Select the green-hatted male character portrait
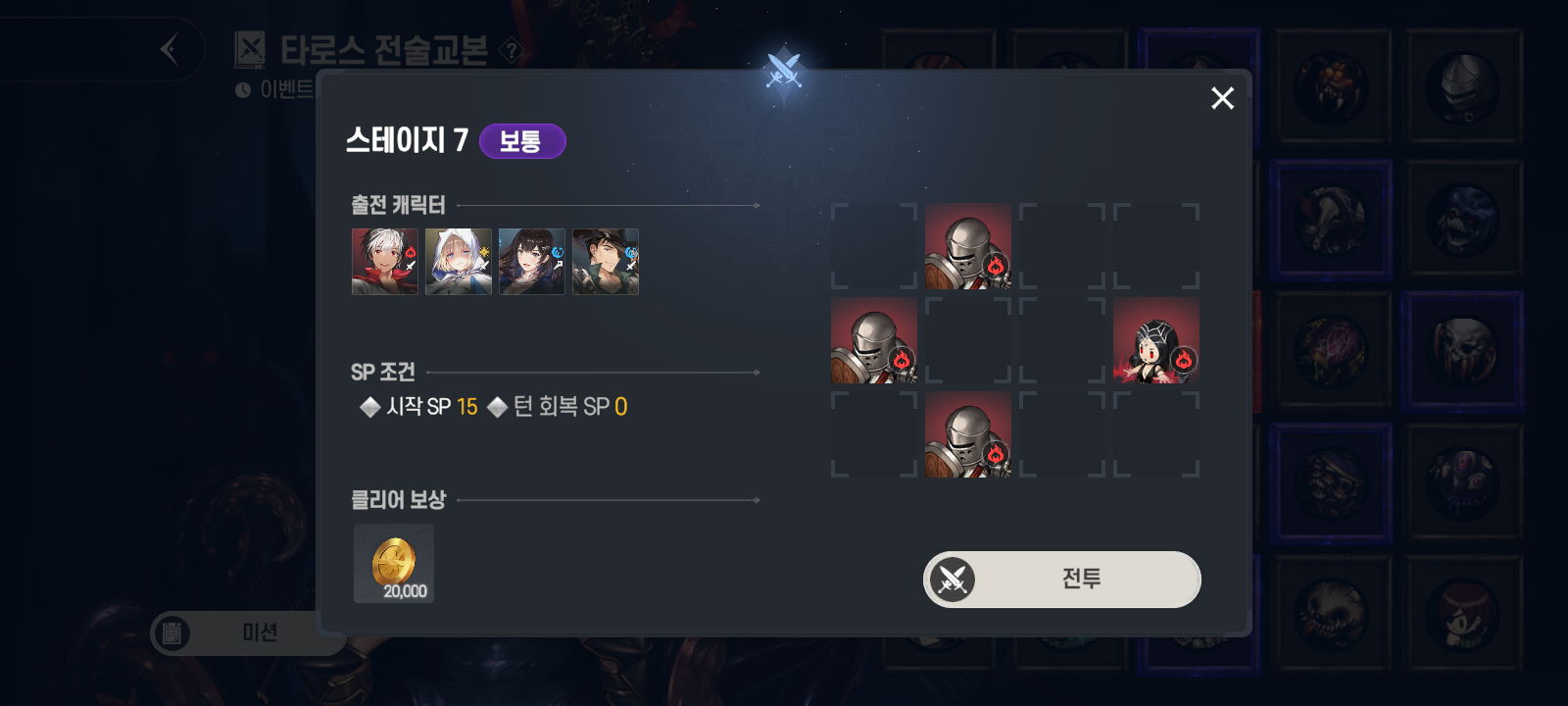This screenshot has height=706, width=1568. pyautogui.click(x=605, y=262)
